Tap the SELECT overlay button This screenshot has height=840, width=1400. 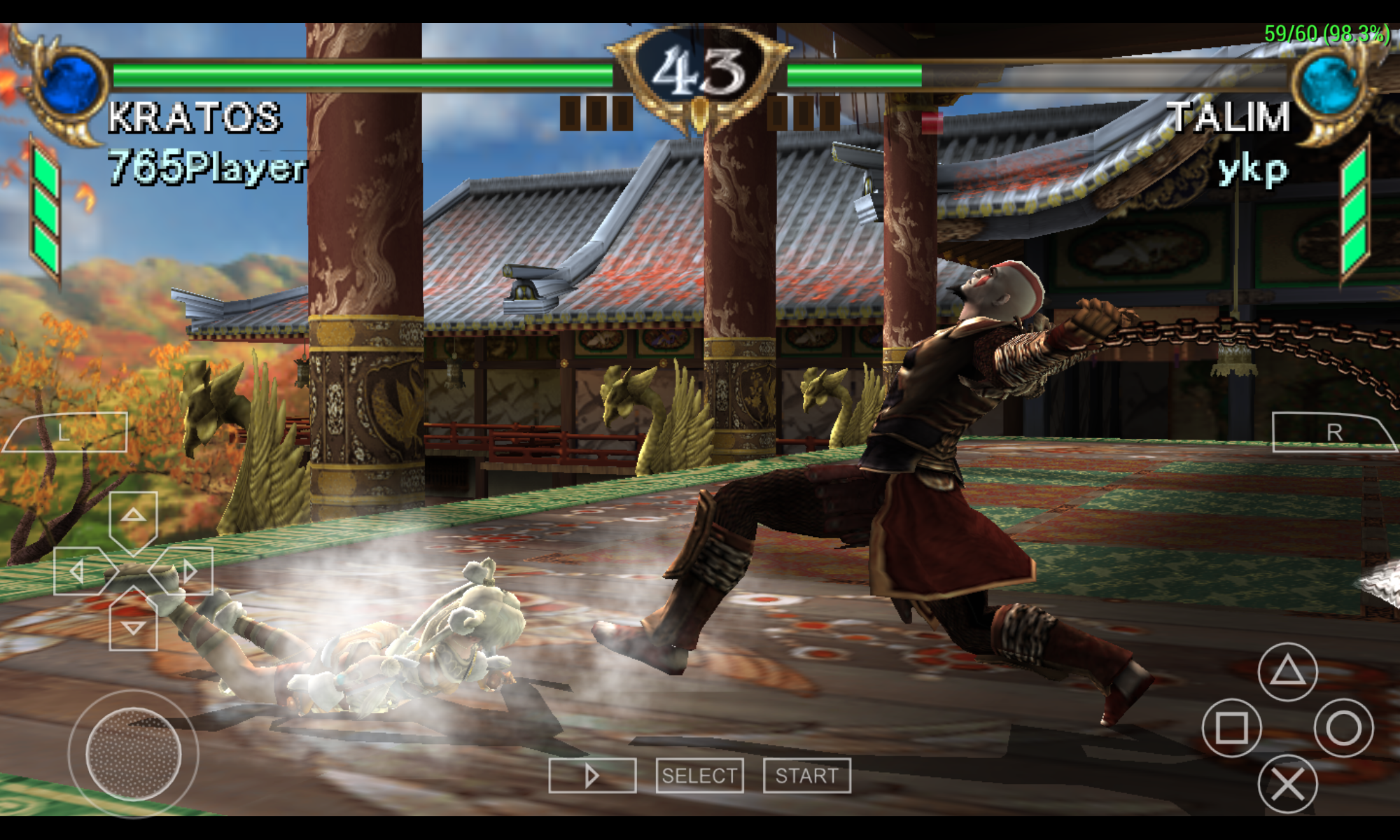(x=699, y=776)
